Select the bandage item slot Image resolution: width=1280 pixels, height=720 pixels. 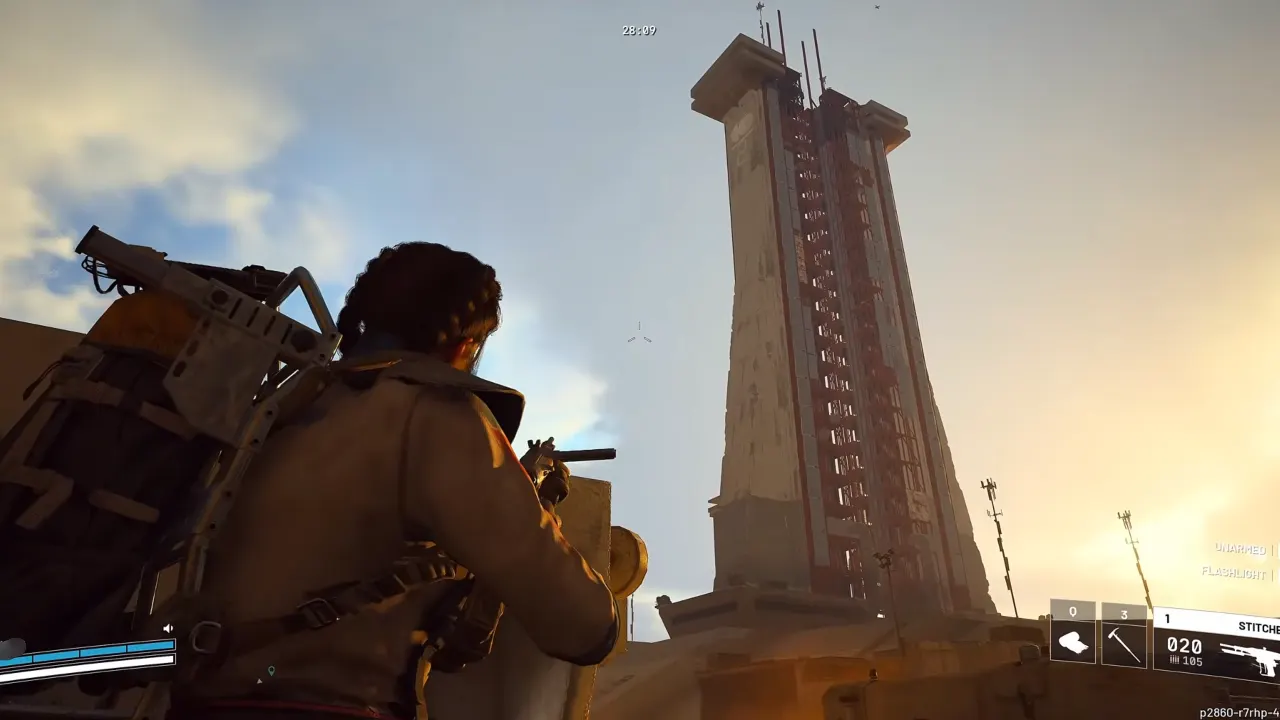(1073, 642)
